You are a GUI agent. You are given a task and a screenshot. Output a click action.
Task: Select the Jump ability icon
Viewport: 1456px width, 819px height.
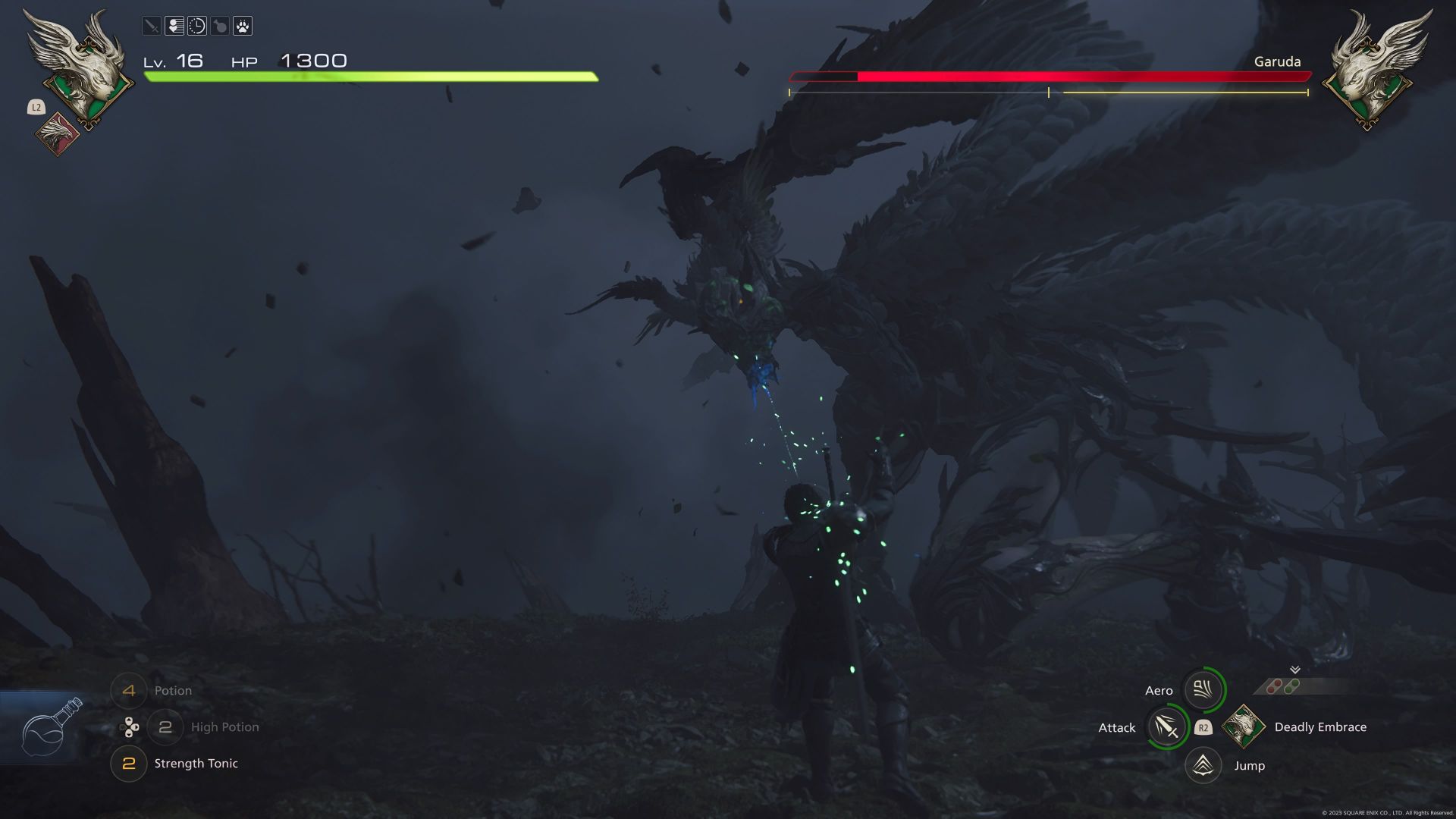click(1203, 765)
